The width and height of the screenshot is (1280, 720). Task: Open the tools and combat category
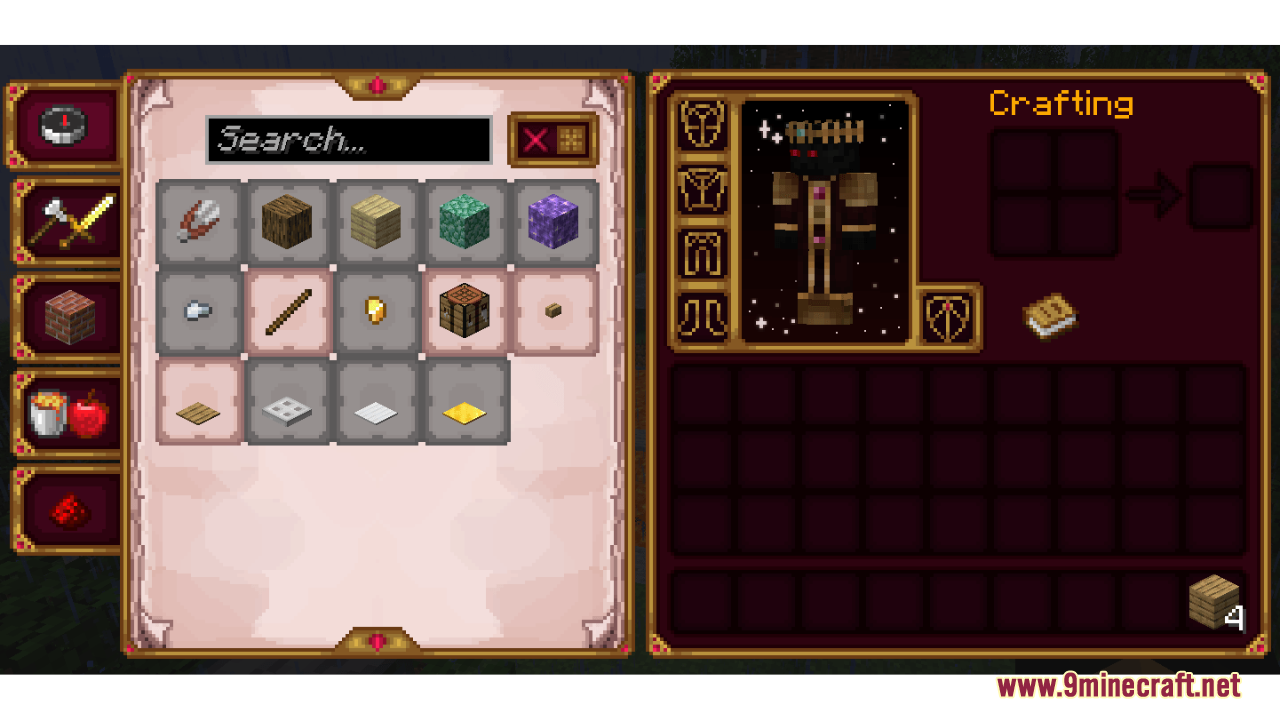64,220
